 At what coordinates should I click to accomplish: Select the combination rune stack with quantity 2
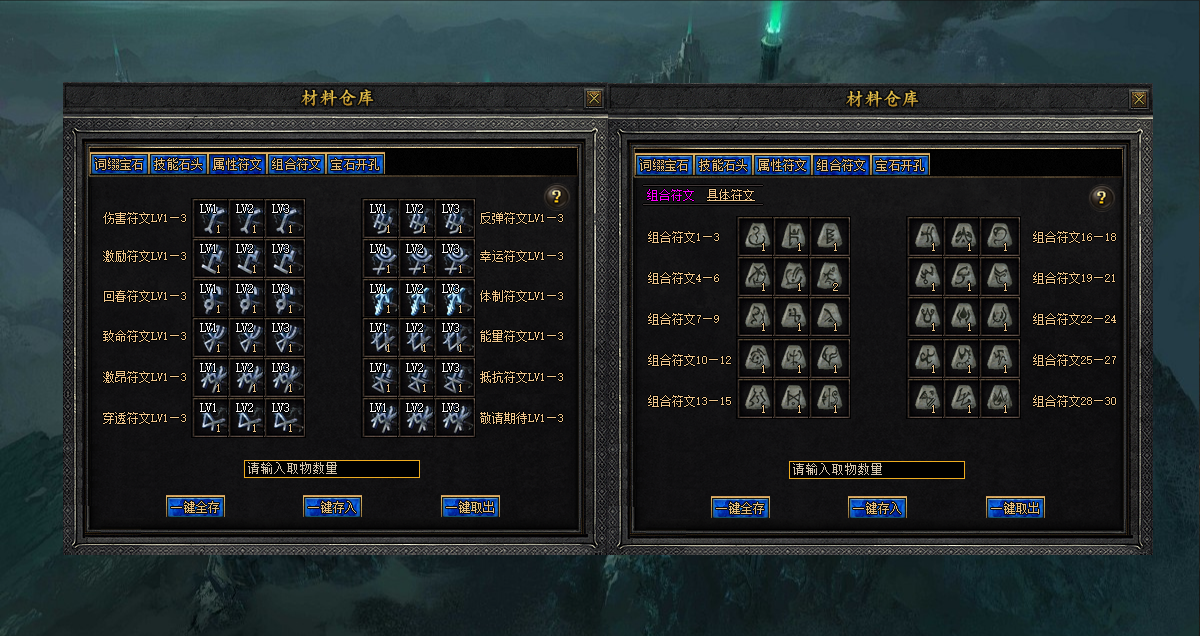(830, 276)
